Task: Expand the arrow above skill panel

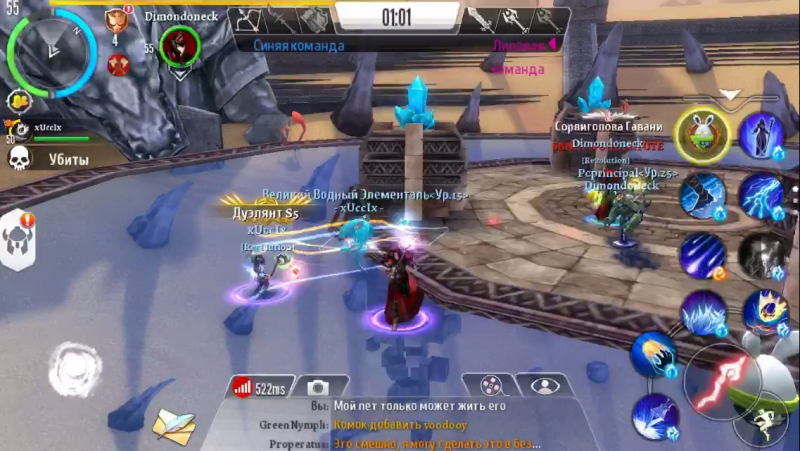Action: [x=731, y=96]
